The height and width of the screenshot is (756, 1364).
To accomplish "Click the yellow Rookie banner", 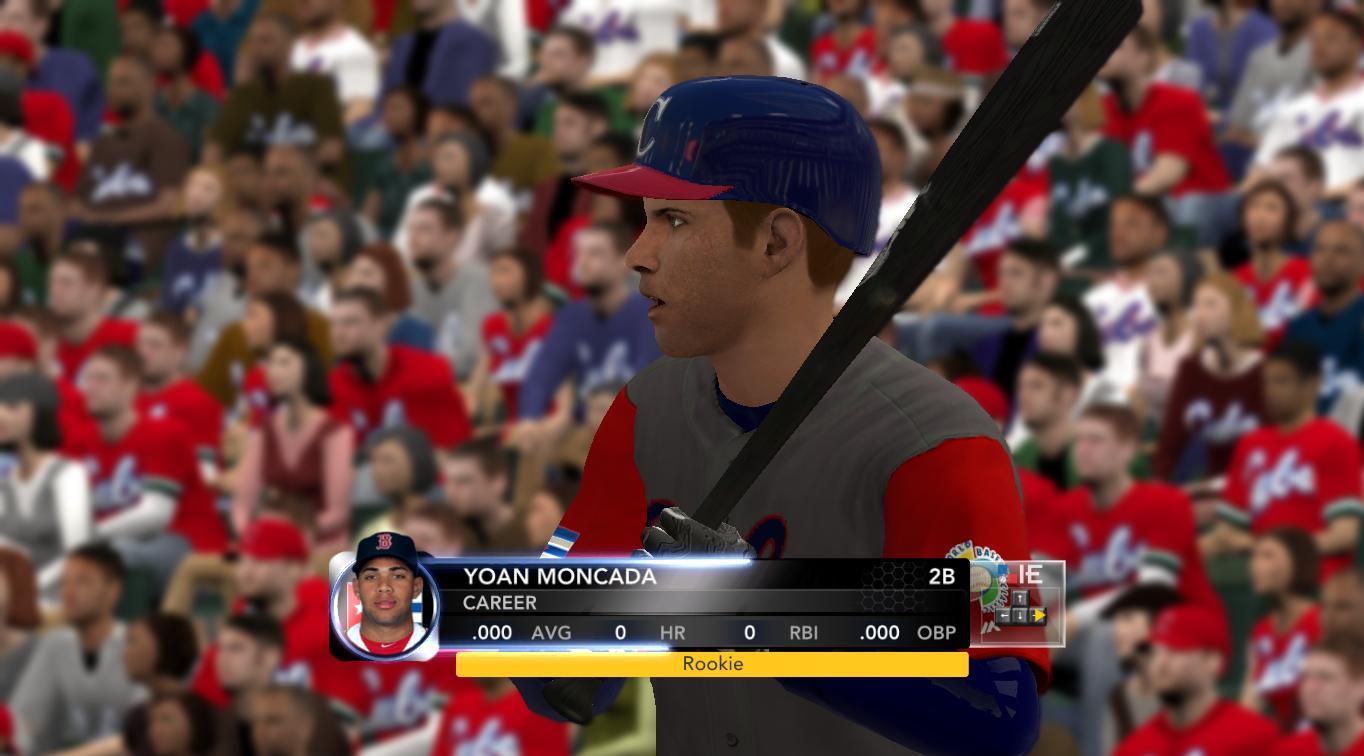I will (712, 664).
